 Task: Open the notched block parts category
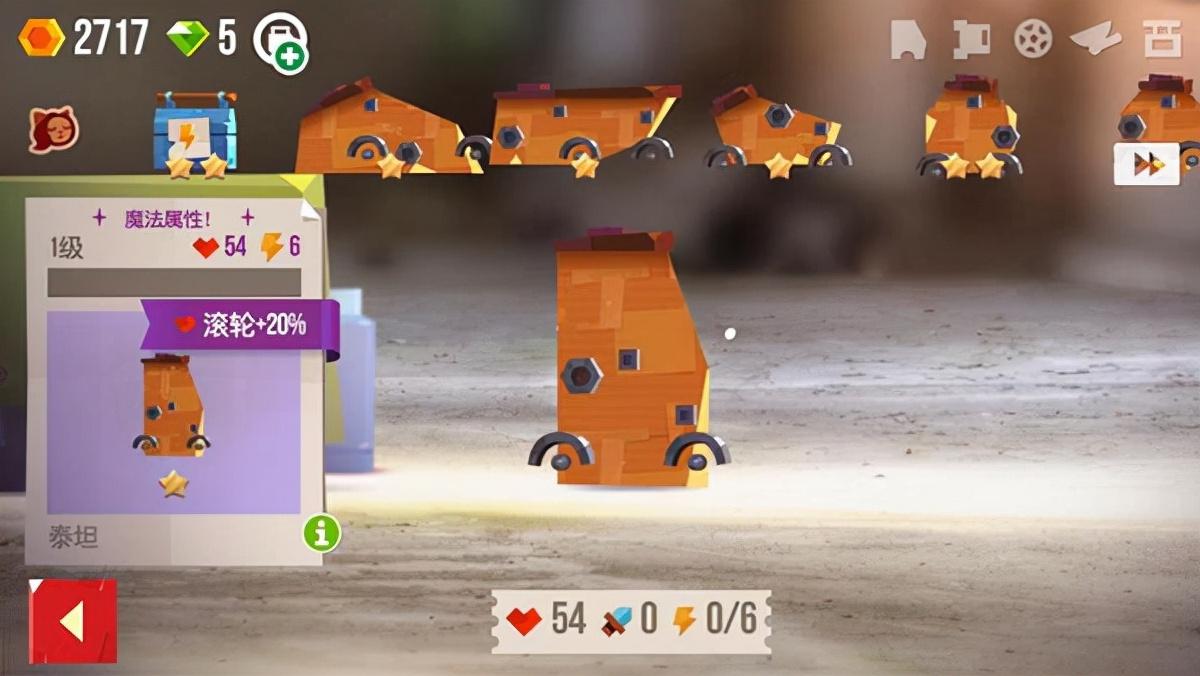tap(970, 40)
